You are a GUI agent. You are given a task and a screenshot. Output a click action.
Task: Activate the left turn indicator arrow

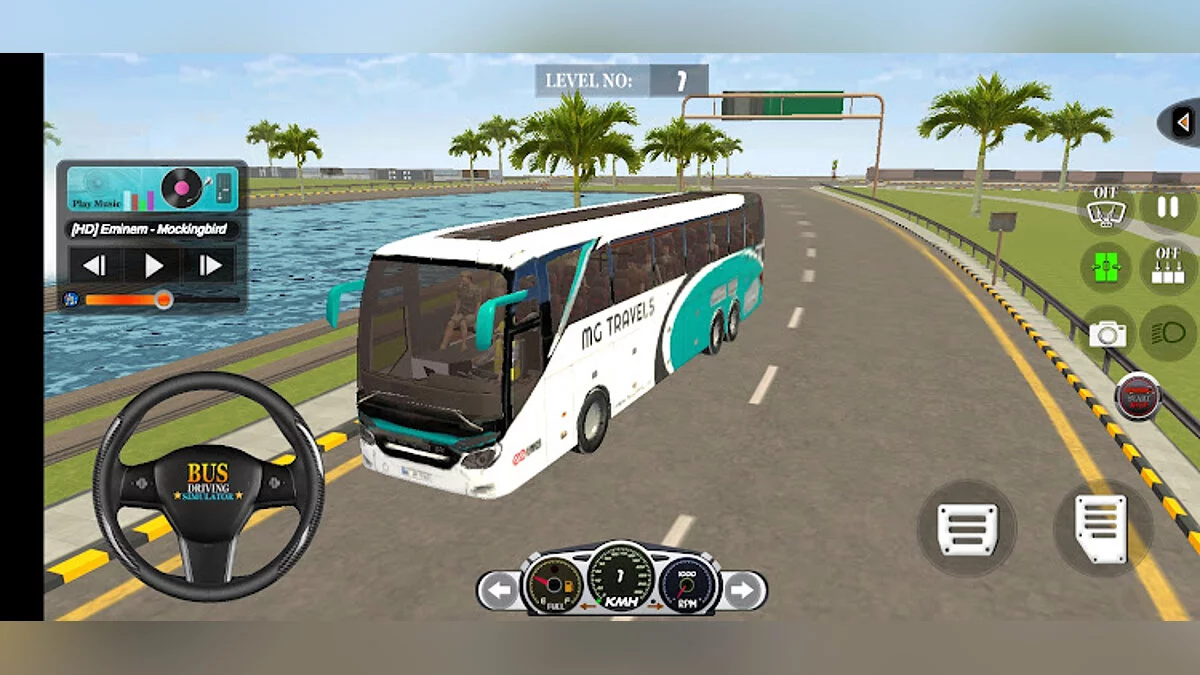pos(497,590)
